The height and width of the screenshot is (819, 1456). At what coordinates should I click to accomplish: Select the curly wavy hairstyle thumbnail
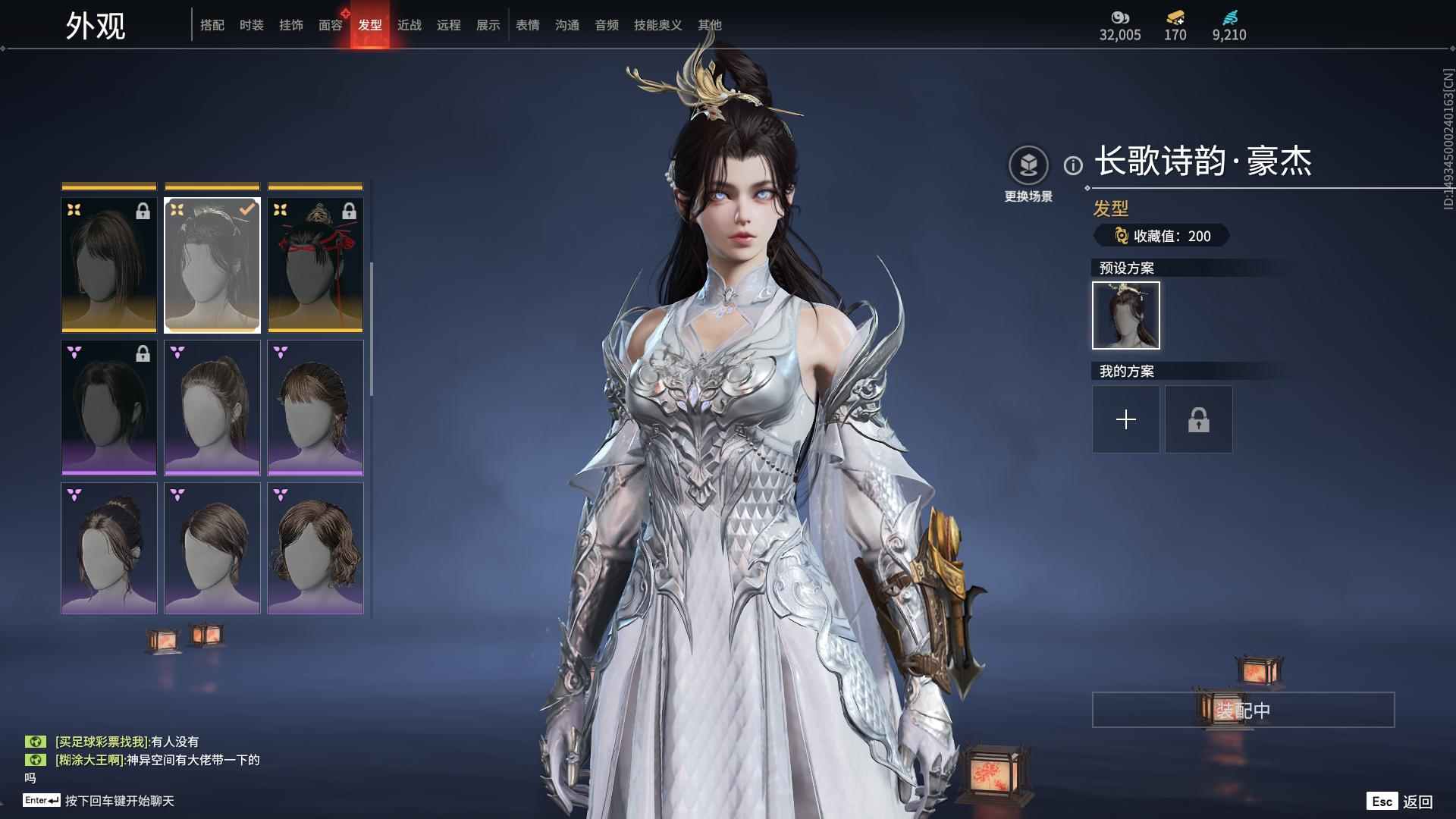[x=315, y=548]
